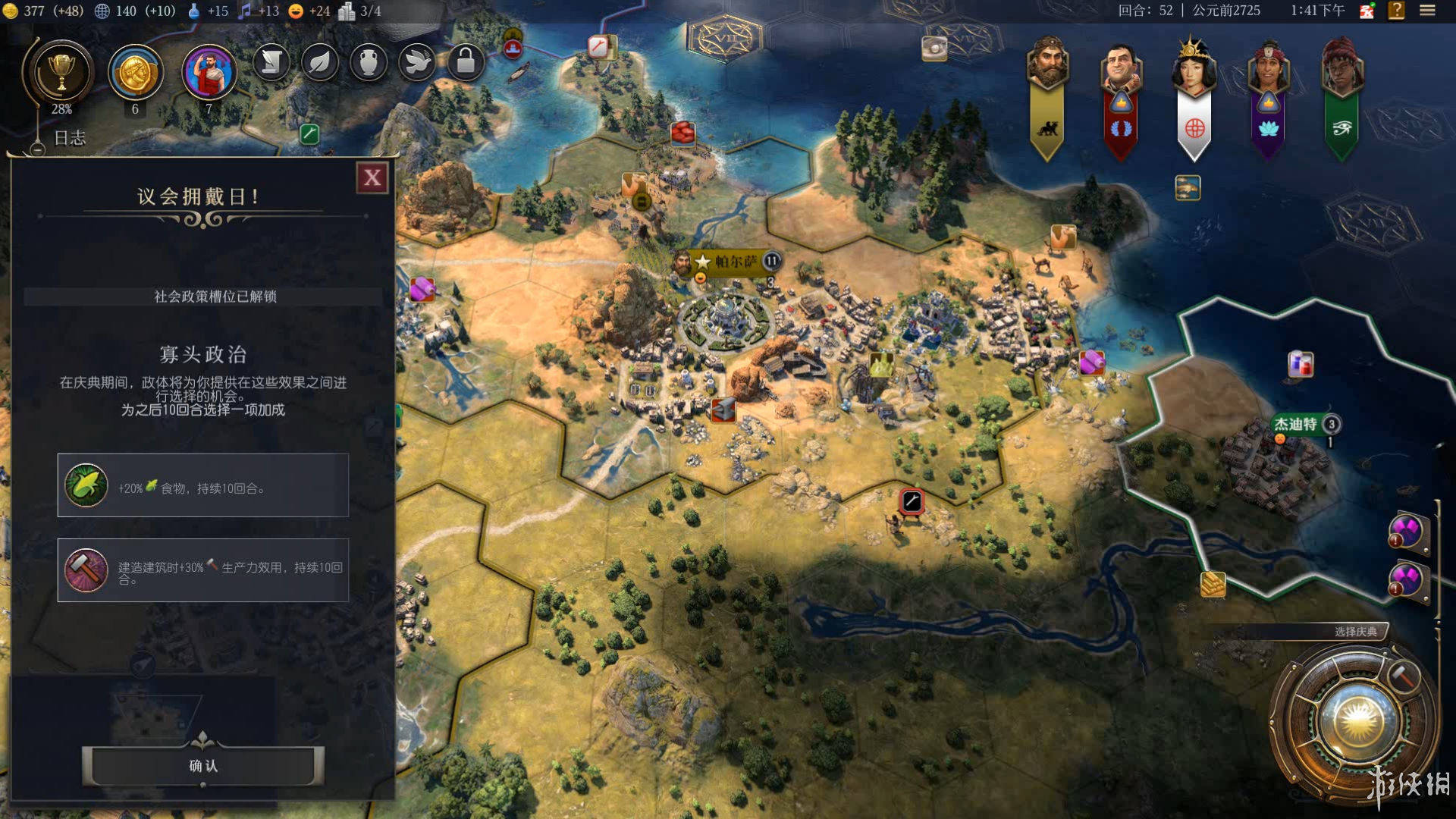Open the question mark help button
The height and width of the screenshot is (819, 1456).
(1396, 11)
